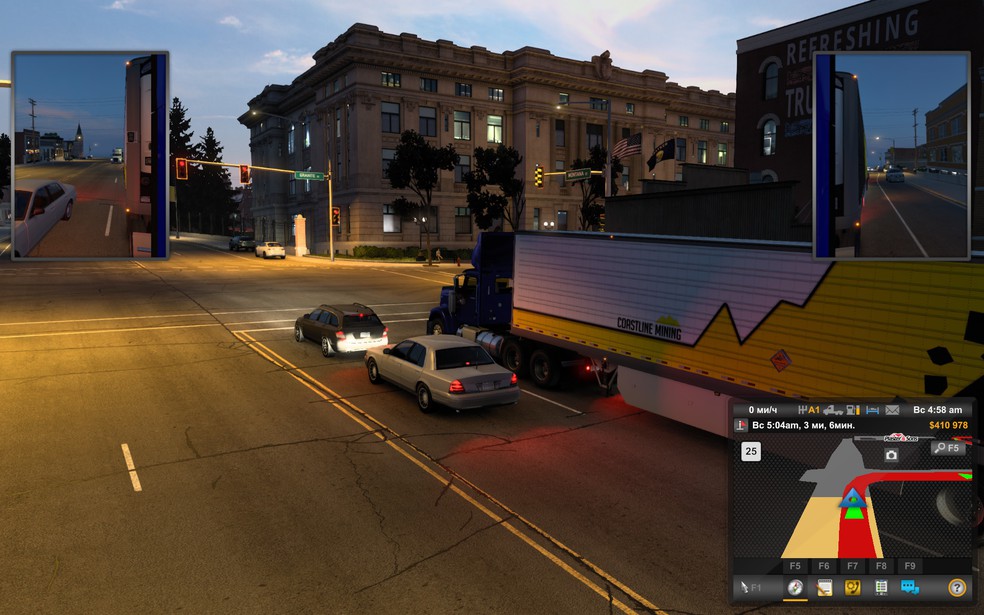Zoom the route advisor map with magnifier
Viewport: 984px width, 615px height.
click(x=947, y=448)
